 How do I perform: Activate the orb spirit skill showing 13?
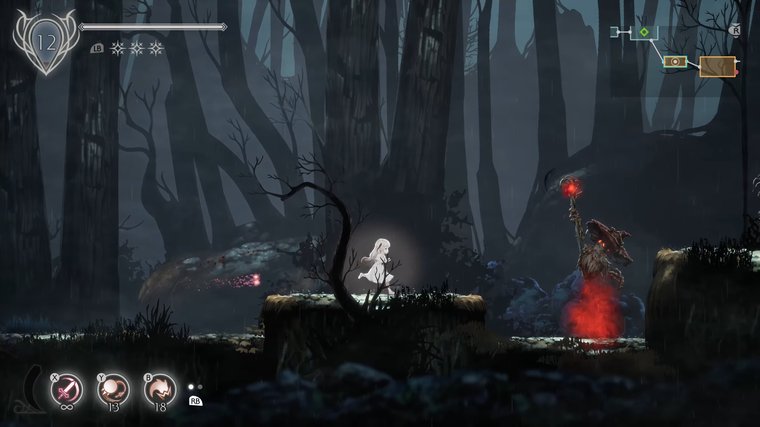click(114, 387)
